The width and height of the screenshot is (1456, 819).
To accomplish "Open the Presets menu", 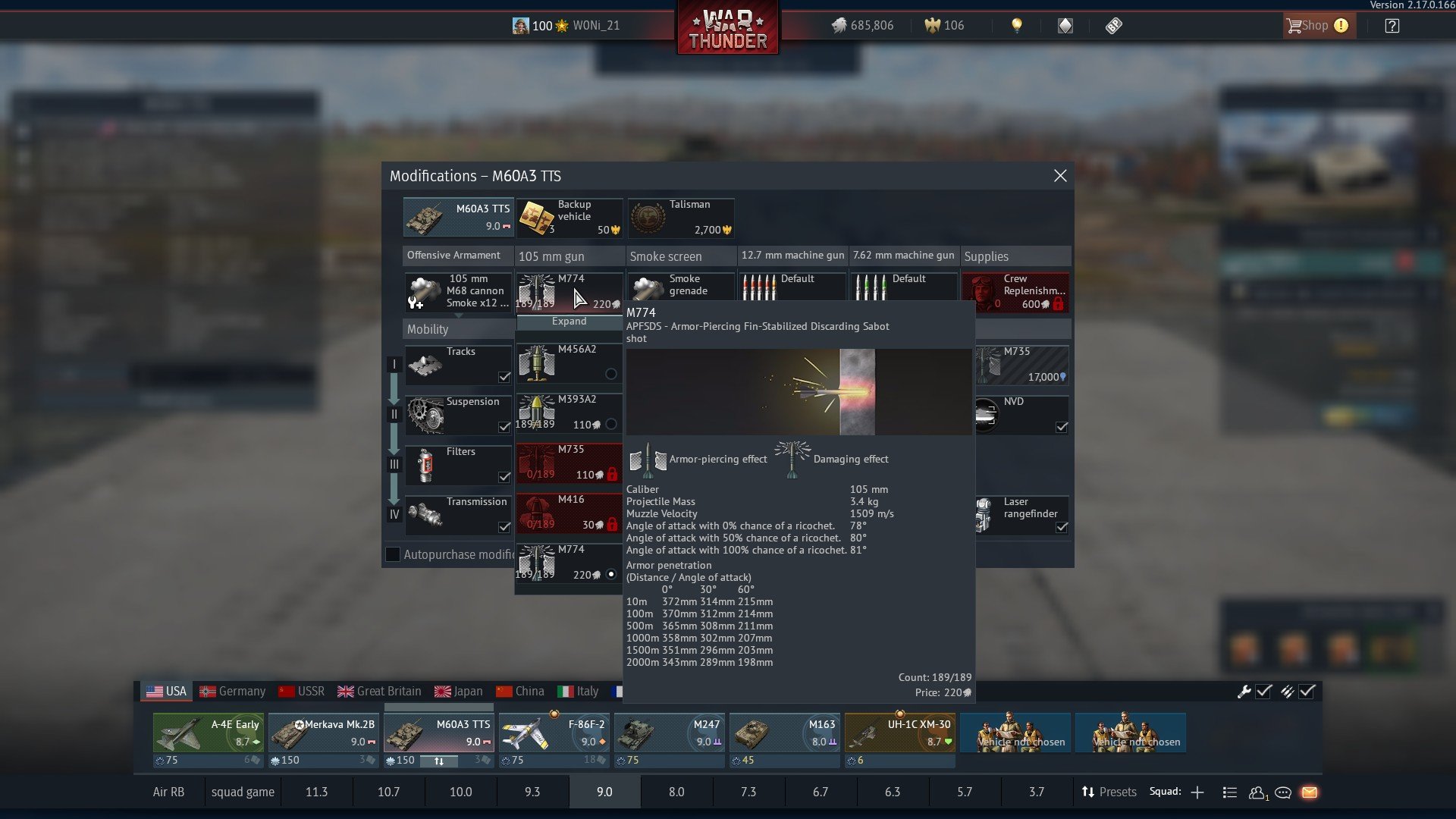I will click(x=1109, y=792).
